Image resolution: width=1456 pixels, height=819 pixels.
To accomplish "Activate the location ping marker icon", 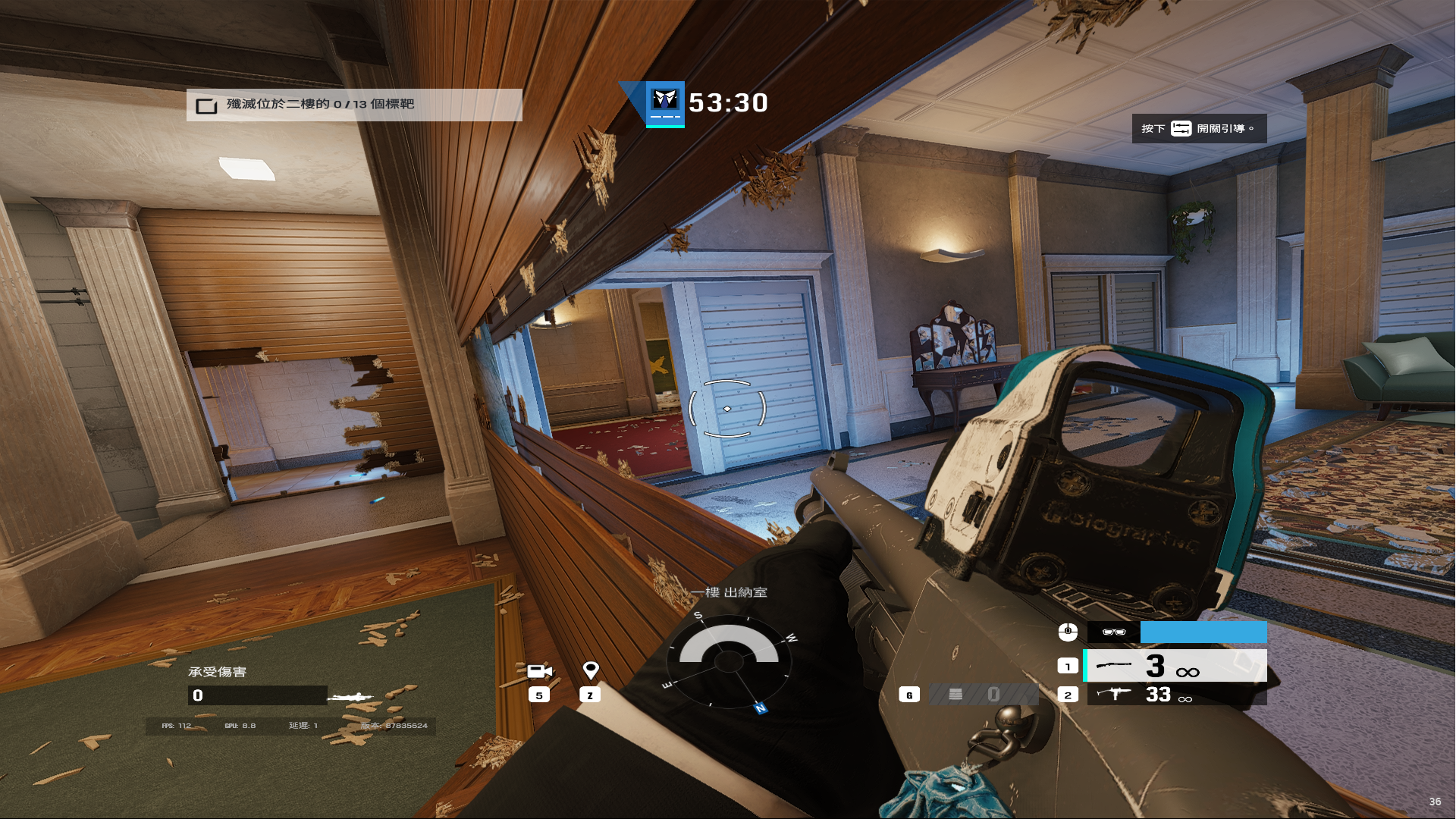I will click(x=591, y=670).
